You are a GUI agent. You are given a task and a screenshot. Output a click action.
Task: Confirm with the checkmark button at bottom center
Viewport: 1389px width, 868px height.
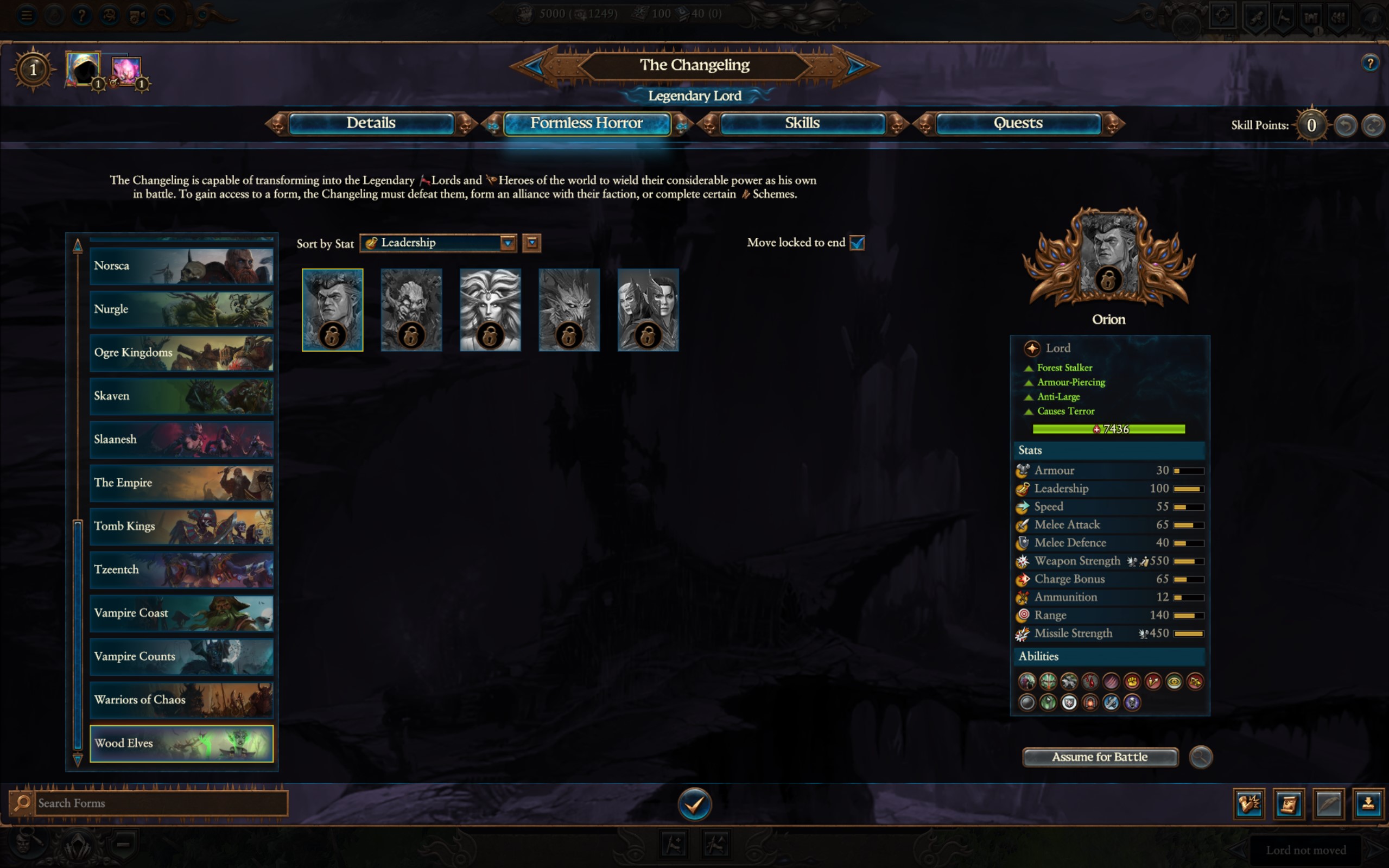pyautogui.click(x=694, y=804)
